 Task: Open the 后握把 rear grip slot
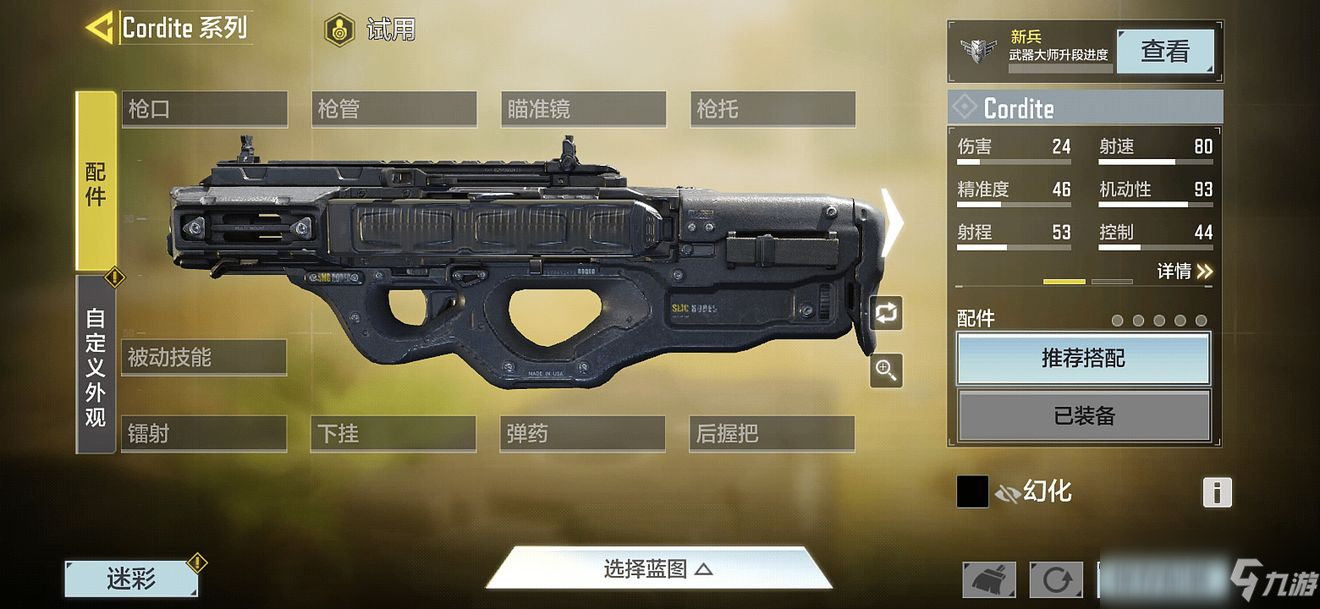coord(772,434)
